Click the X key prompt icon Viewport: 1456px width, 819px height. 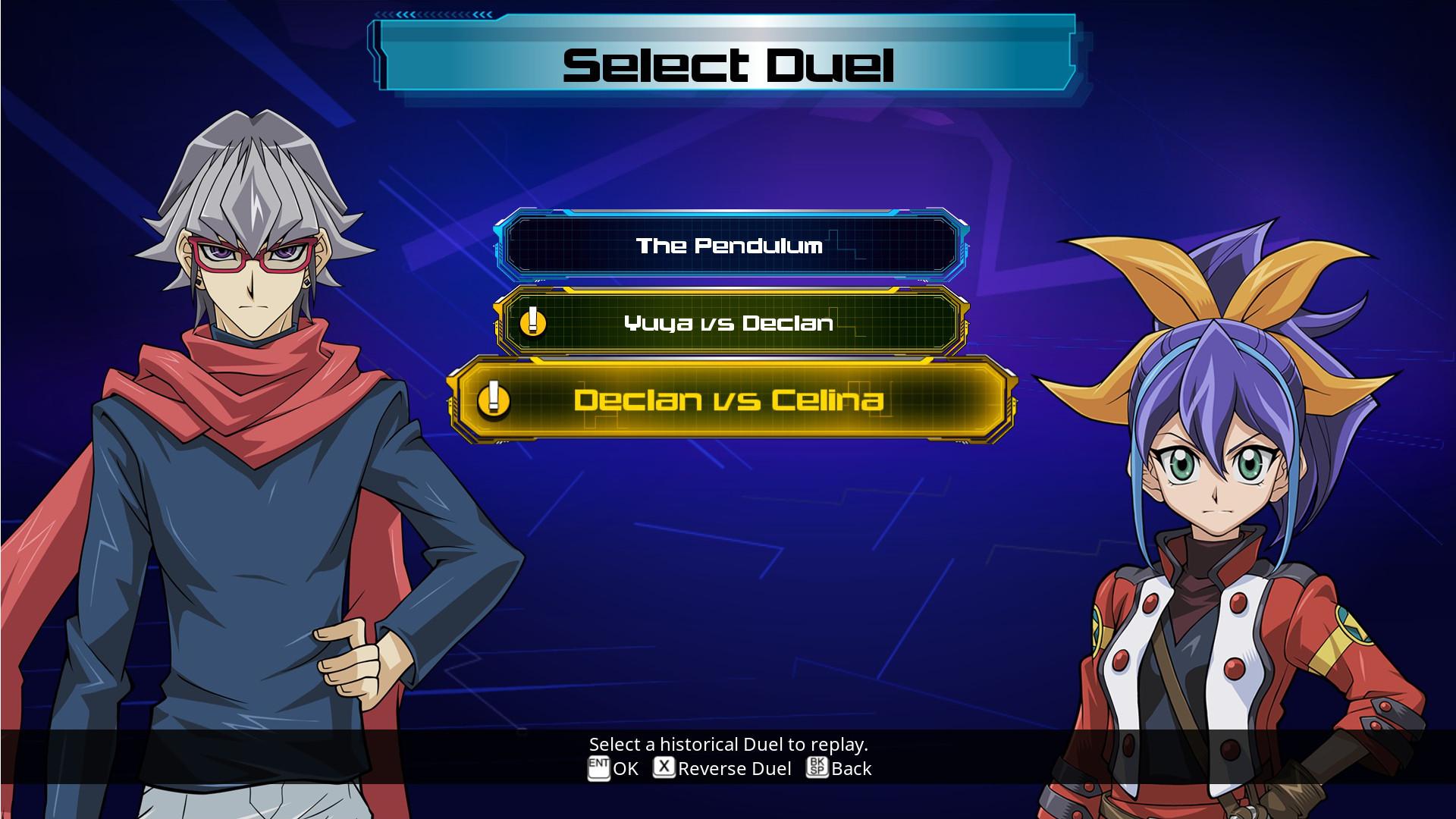pyautogui.click(x=664, y=768)
